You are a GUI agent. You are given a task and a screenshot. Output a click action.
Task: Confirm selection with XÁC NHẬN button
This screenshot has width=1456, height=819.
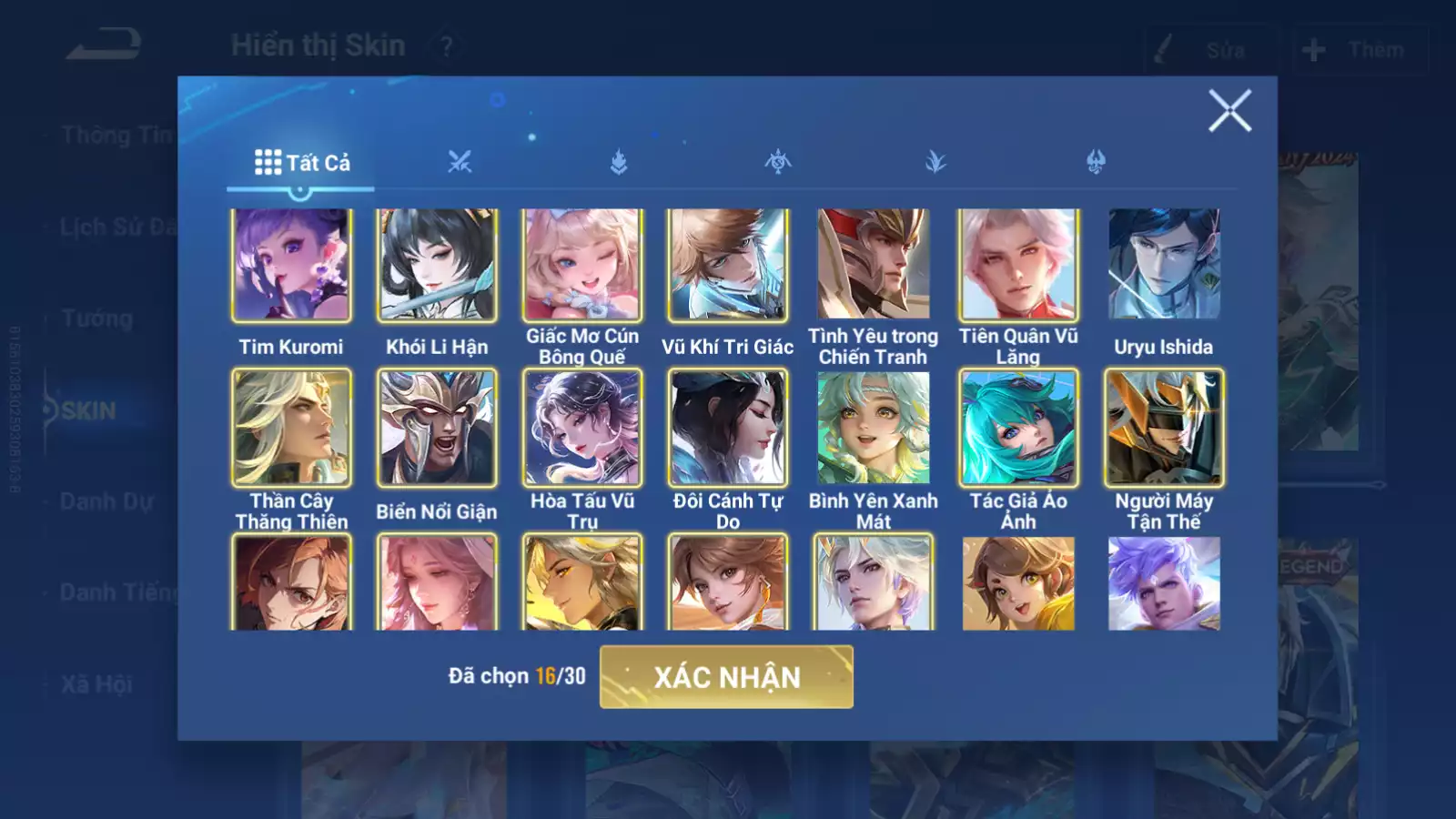(726, 677)
